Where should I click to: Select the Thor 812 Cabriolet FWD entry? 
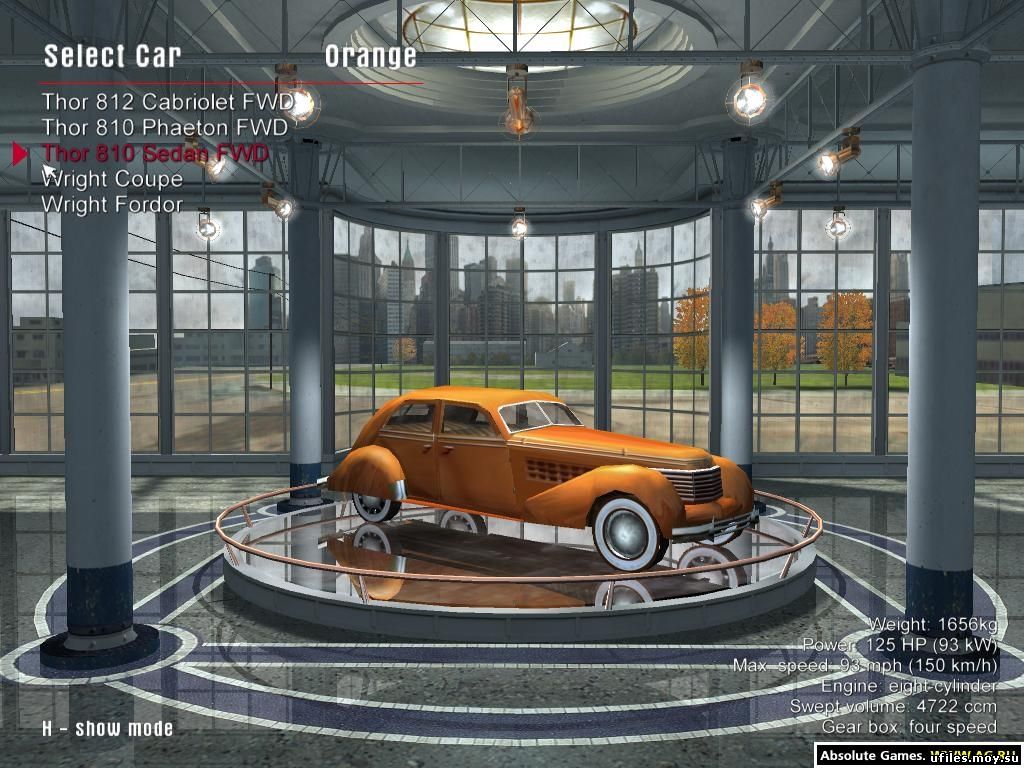point(167,102)
